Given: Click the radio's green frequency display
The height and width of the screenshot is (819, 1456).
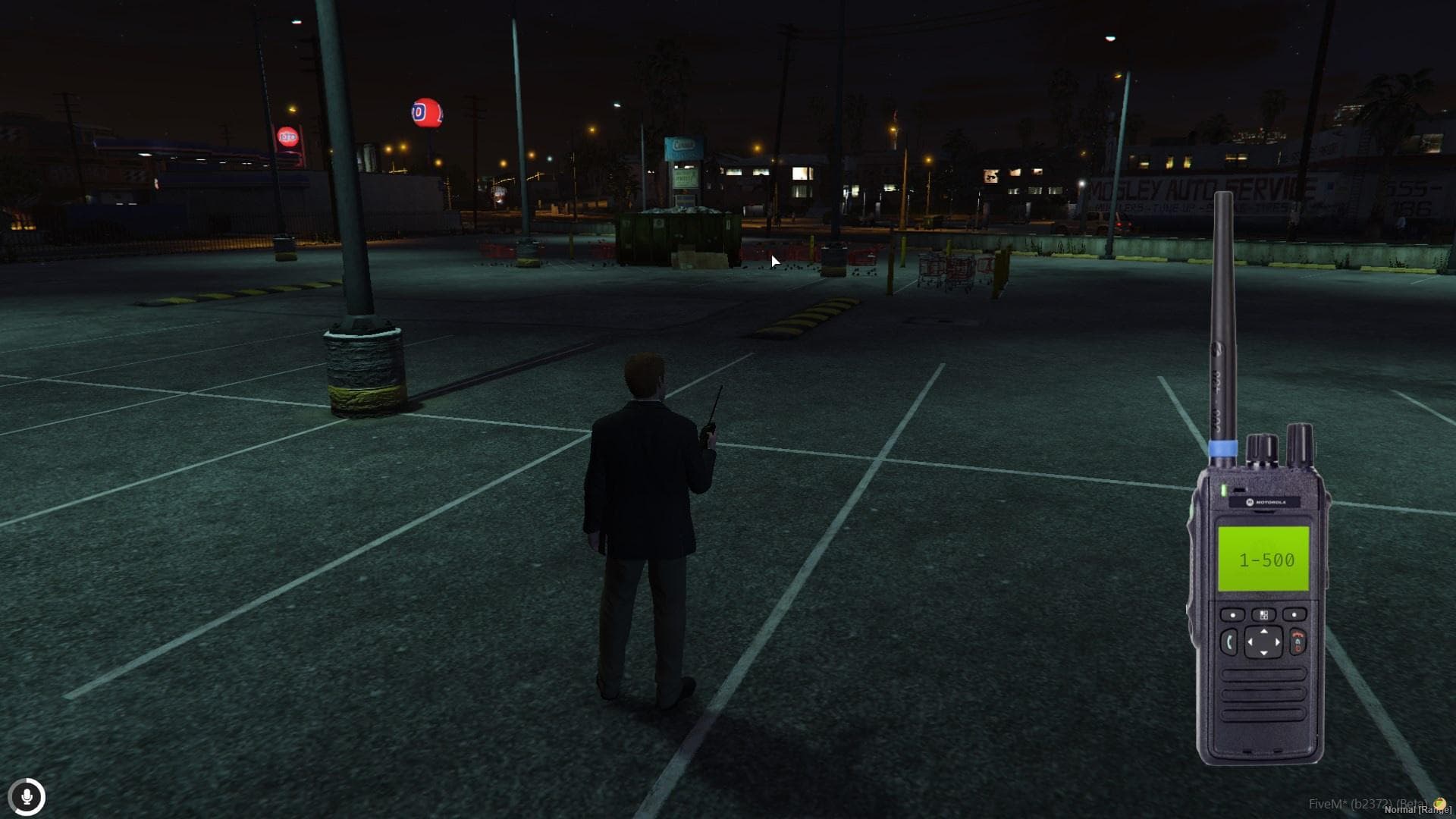Looking at the screenshot, I should tap(1263, 559).
